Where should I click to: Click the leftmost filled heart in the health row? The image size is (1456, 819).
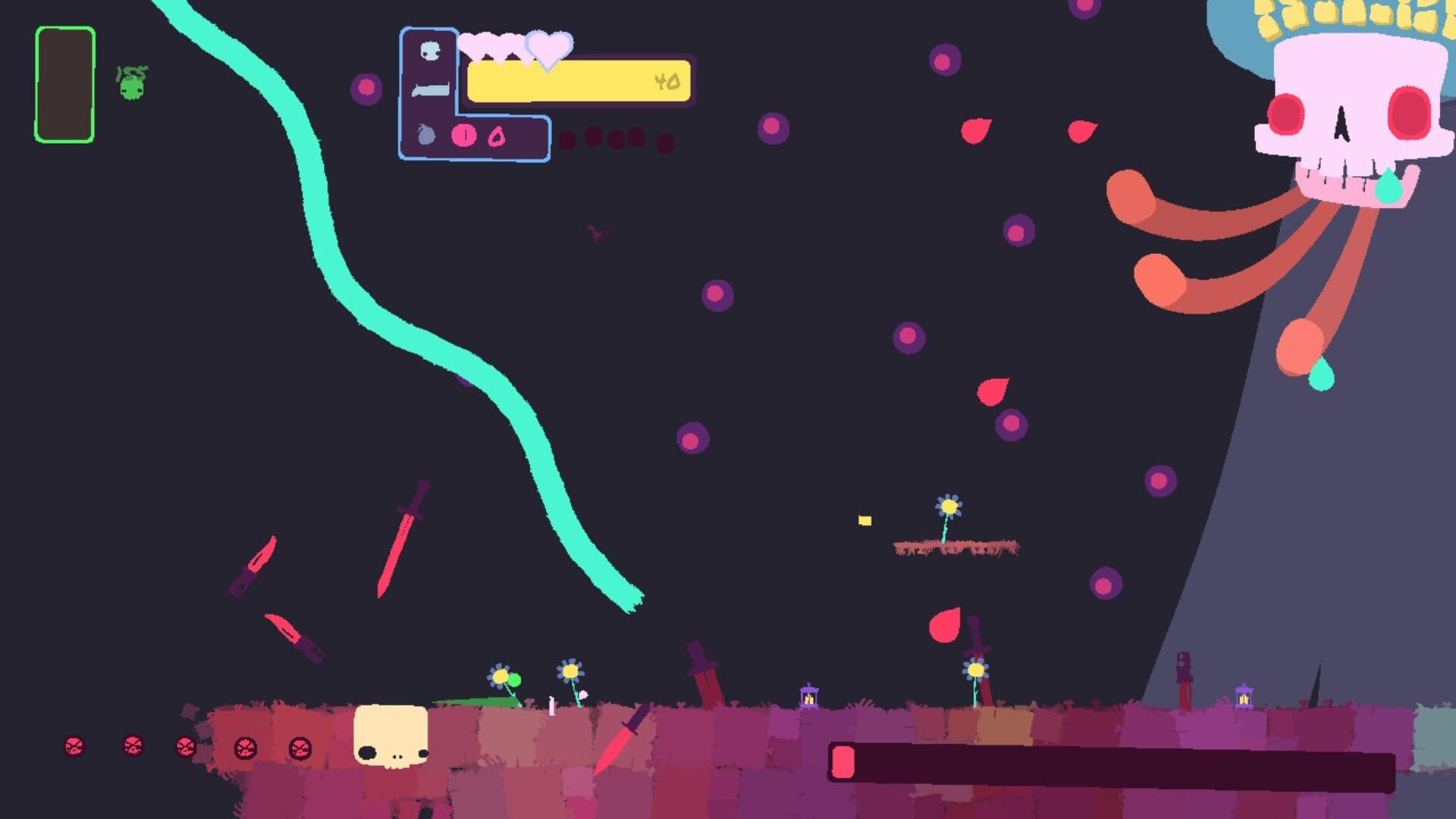coord(472,44)
